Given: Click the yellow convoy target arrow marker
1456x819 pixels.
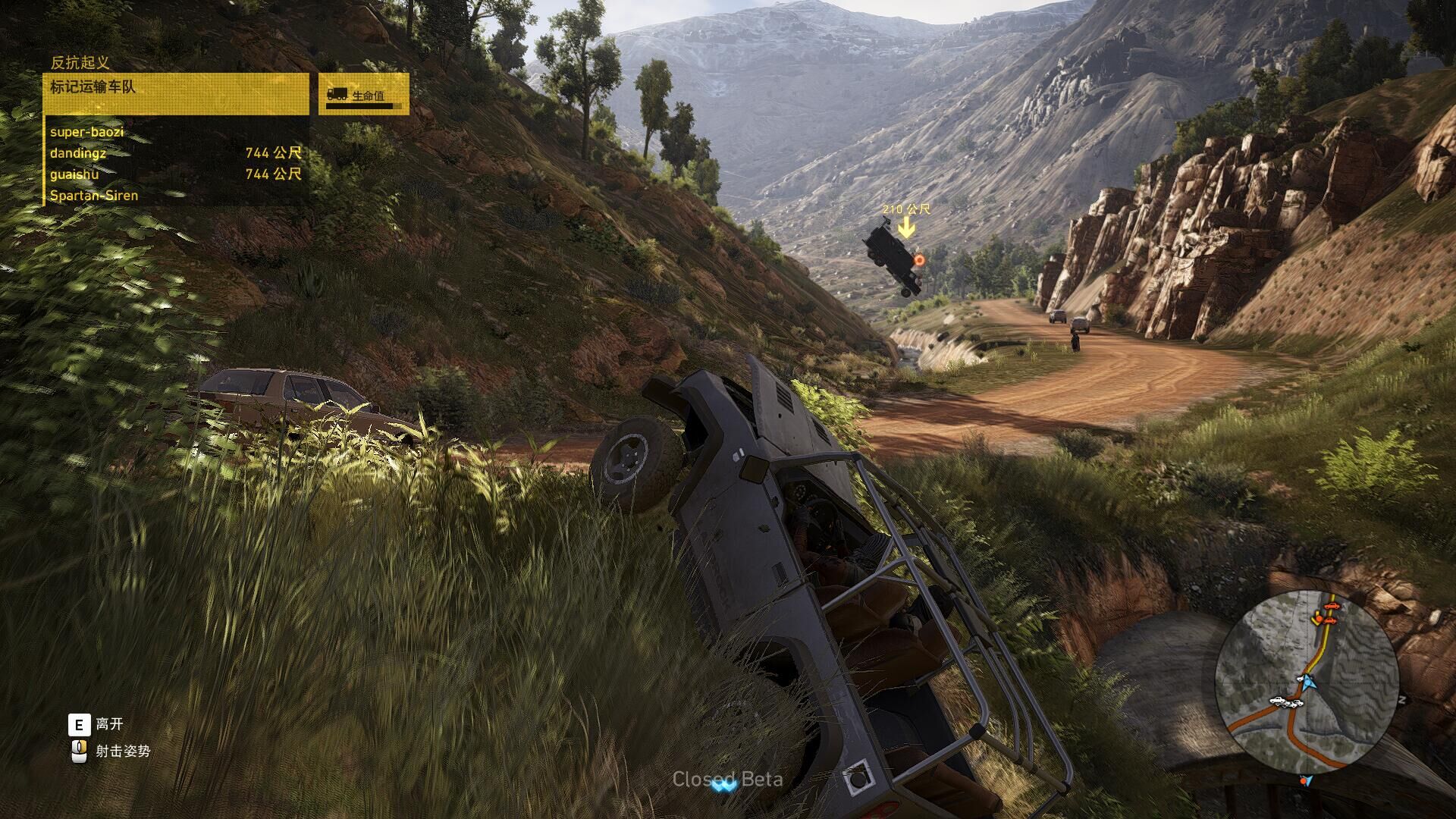Looking at the screenshot, I should click(905, 226).
